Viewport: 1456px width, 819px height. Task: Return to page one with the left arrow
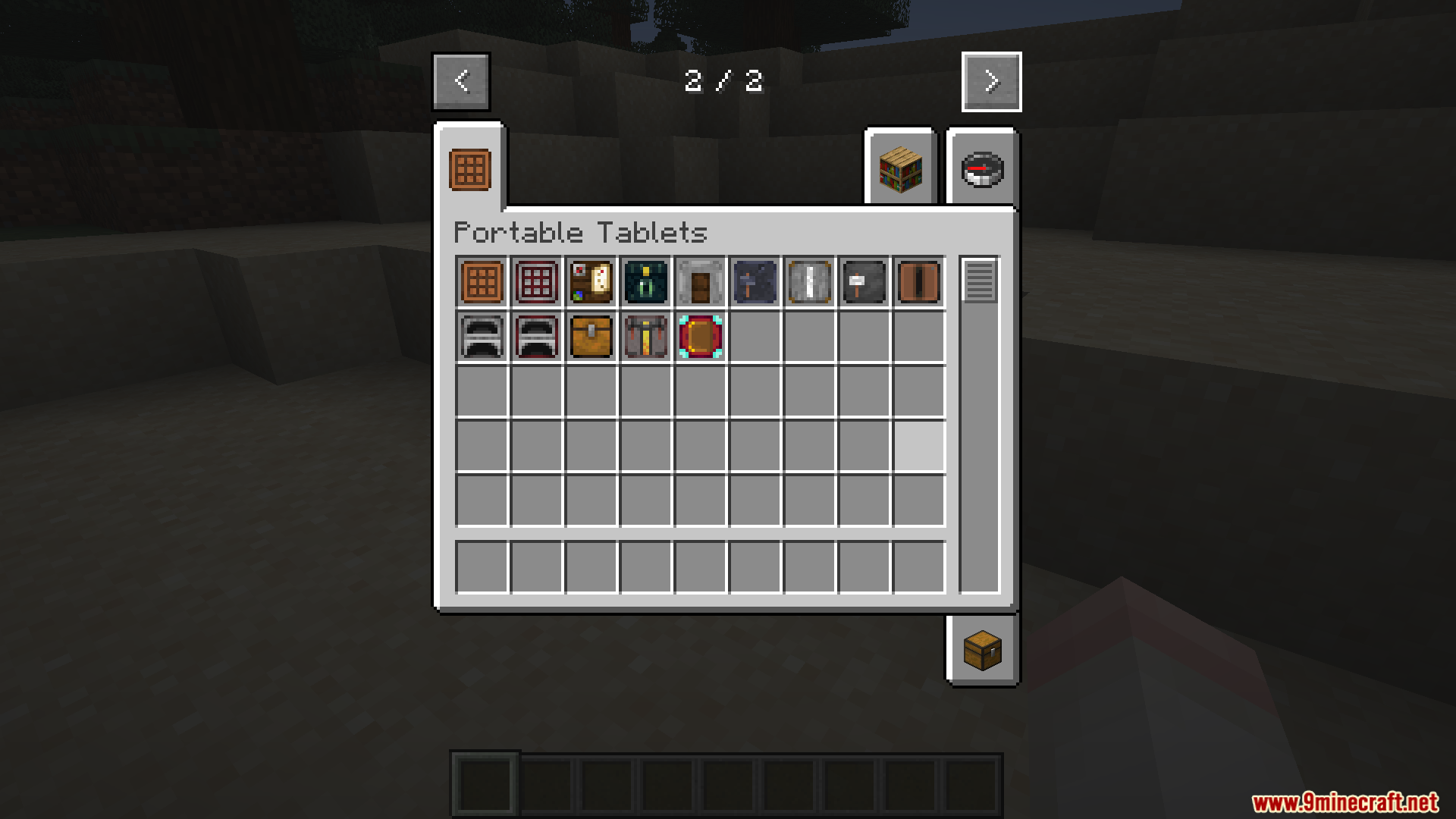[x=460, y=81]
